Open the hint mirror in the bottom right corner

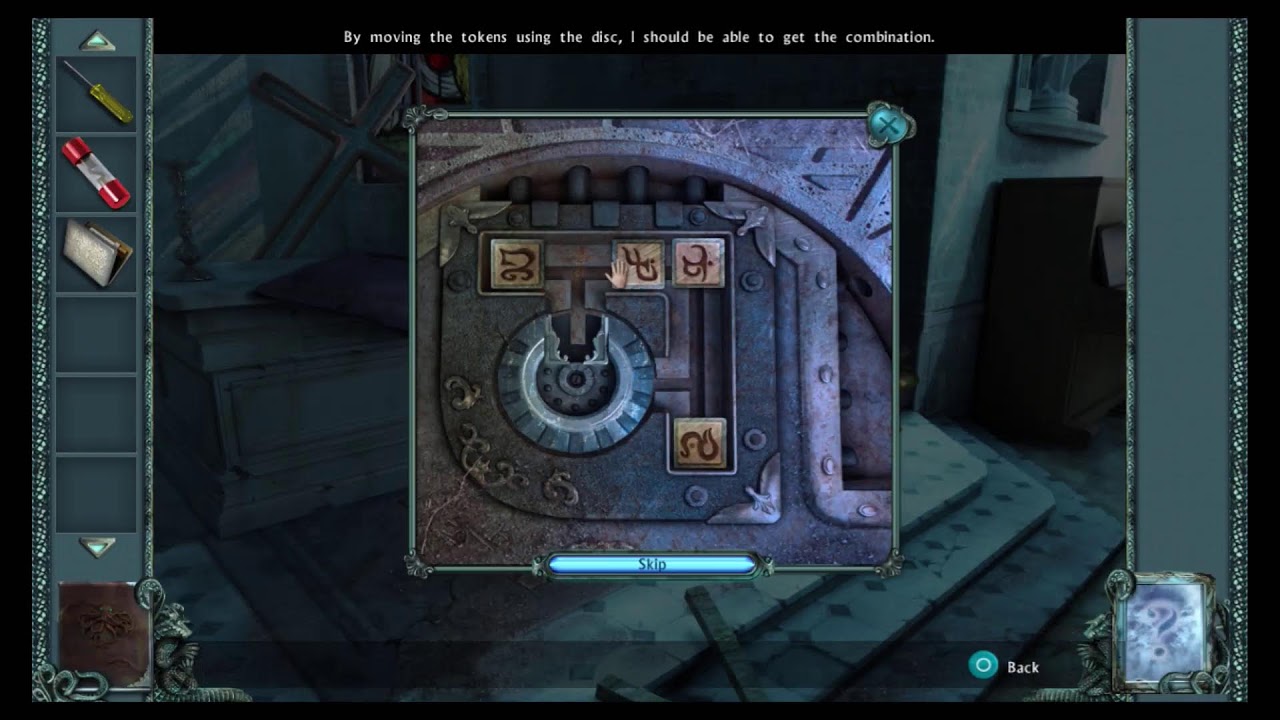1163,627
